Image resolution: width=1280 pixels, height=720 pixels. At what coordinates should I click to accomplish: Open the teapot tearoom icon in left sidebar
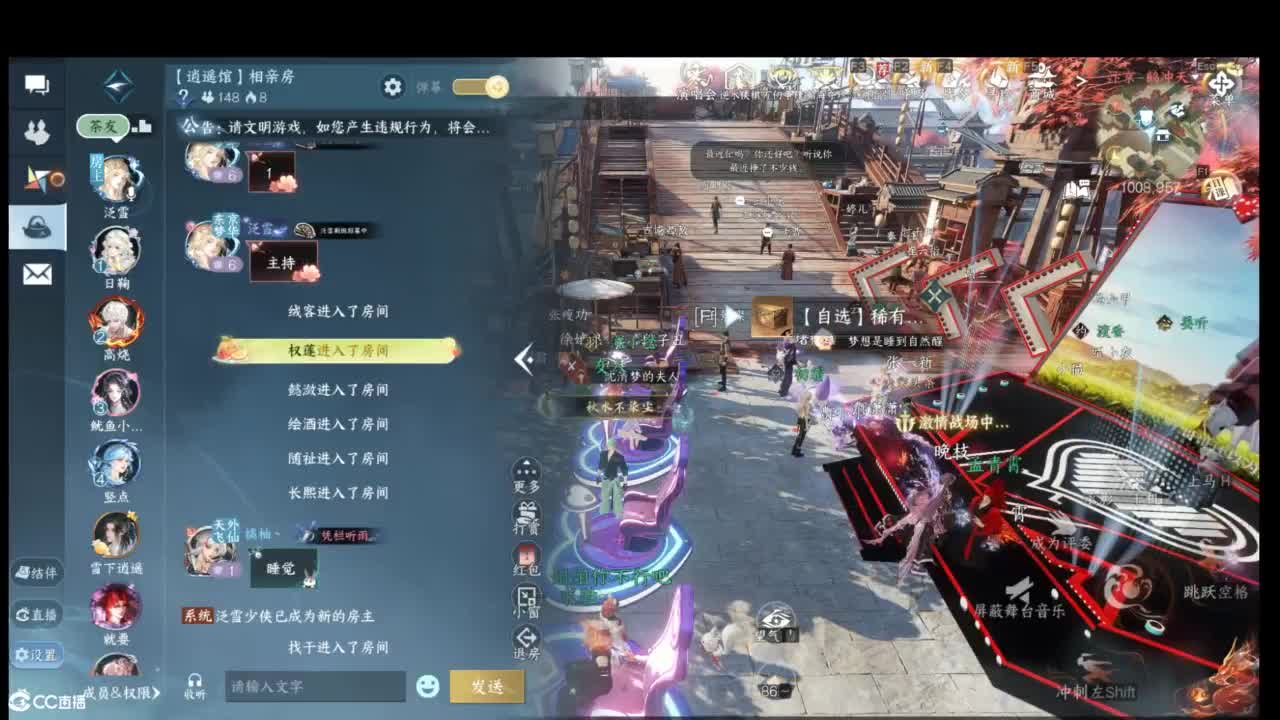tap(37, 225)
